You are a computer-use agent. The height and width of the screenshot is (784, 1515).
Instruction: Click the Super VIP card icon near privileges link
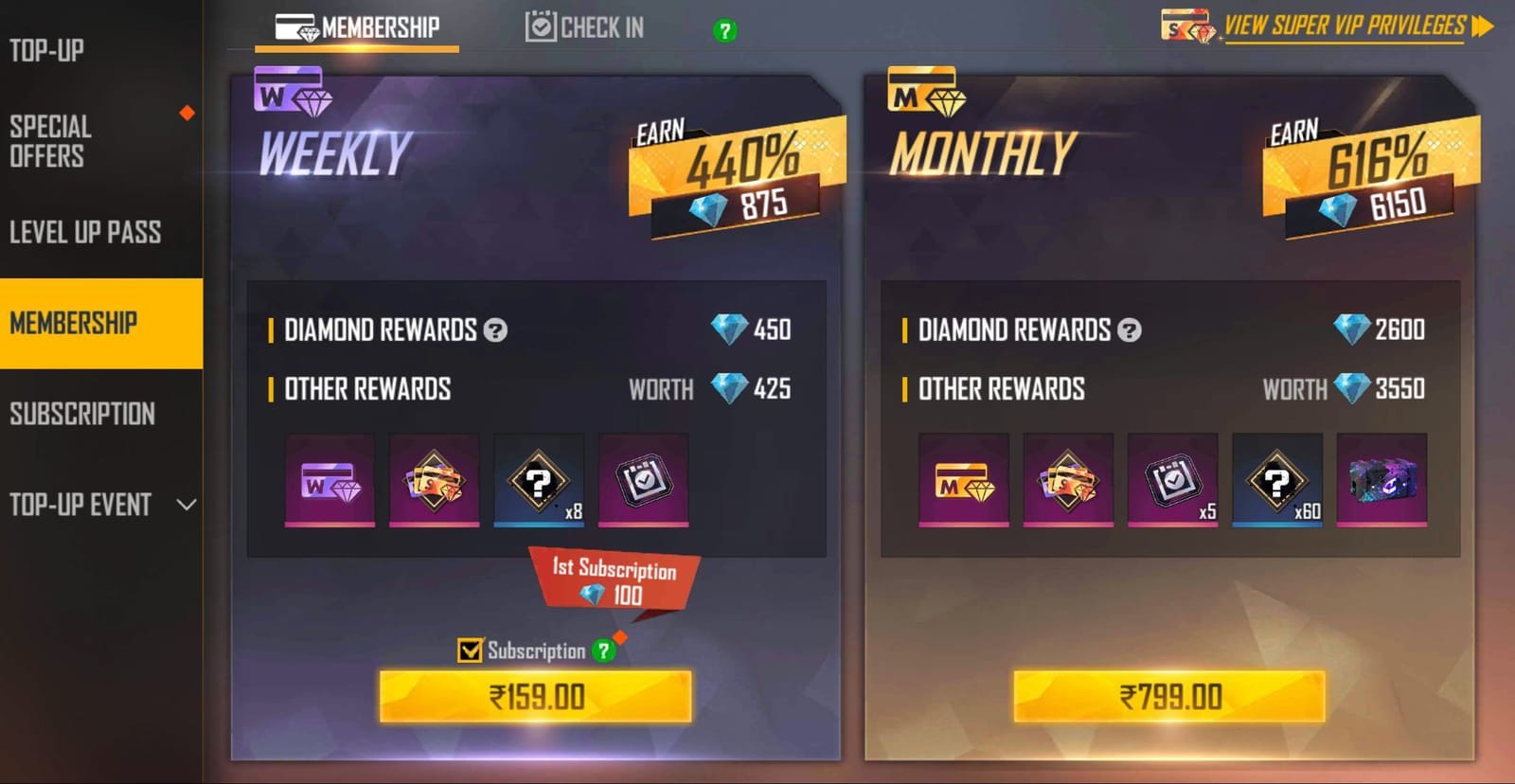[x=1186, y=26]
